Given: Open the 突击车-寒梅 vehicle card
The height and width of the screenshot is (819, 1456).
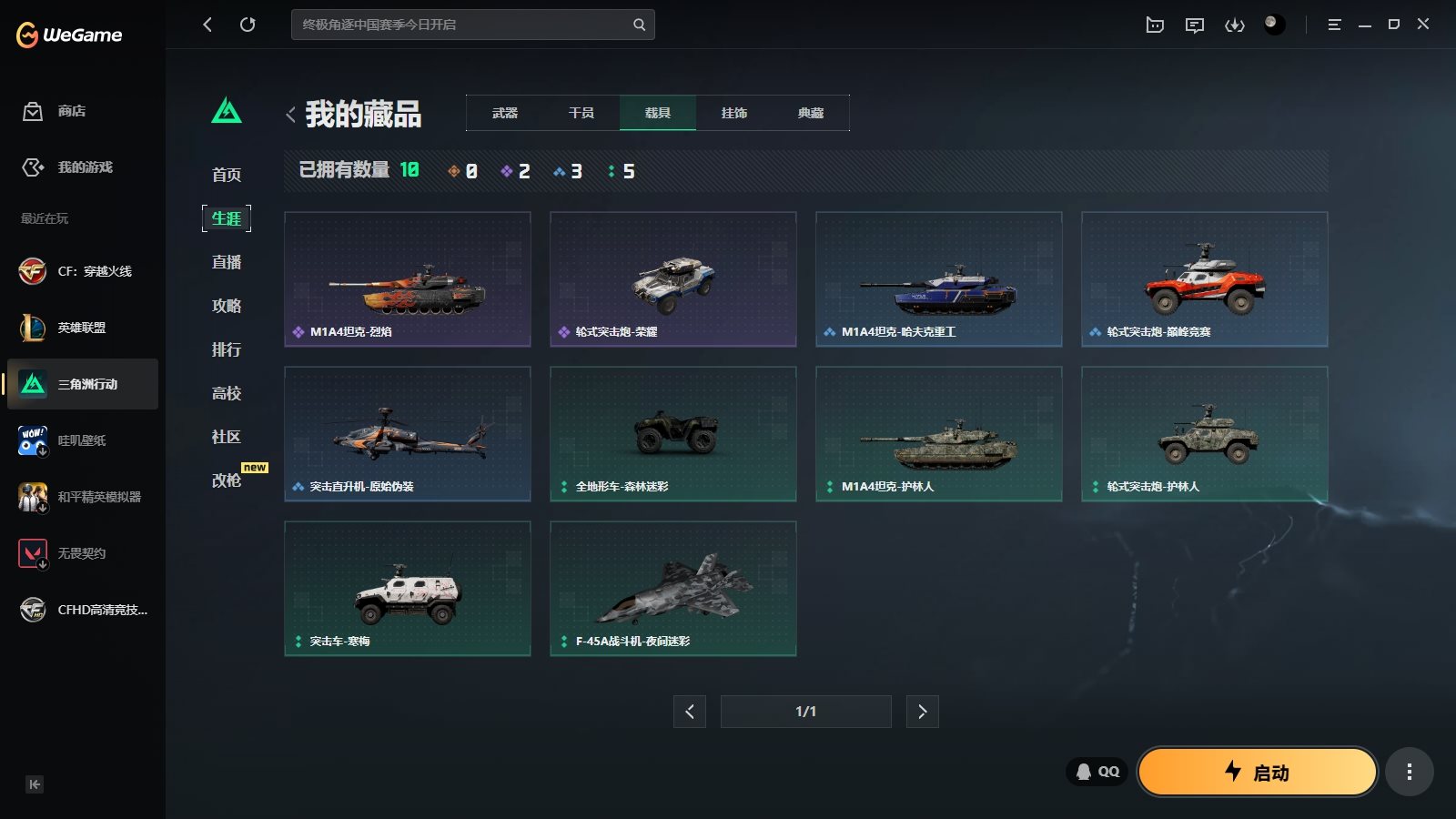Looking at the screenshot, I should pos(408,589).
